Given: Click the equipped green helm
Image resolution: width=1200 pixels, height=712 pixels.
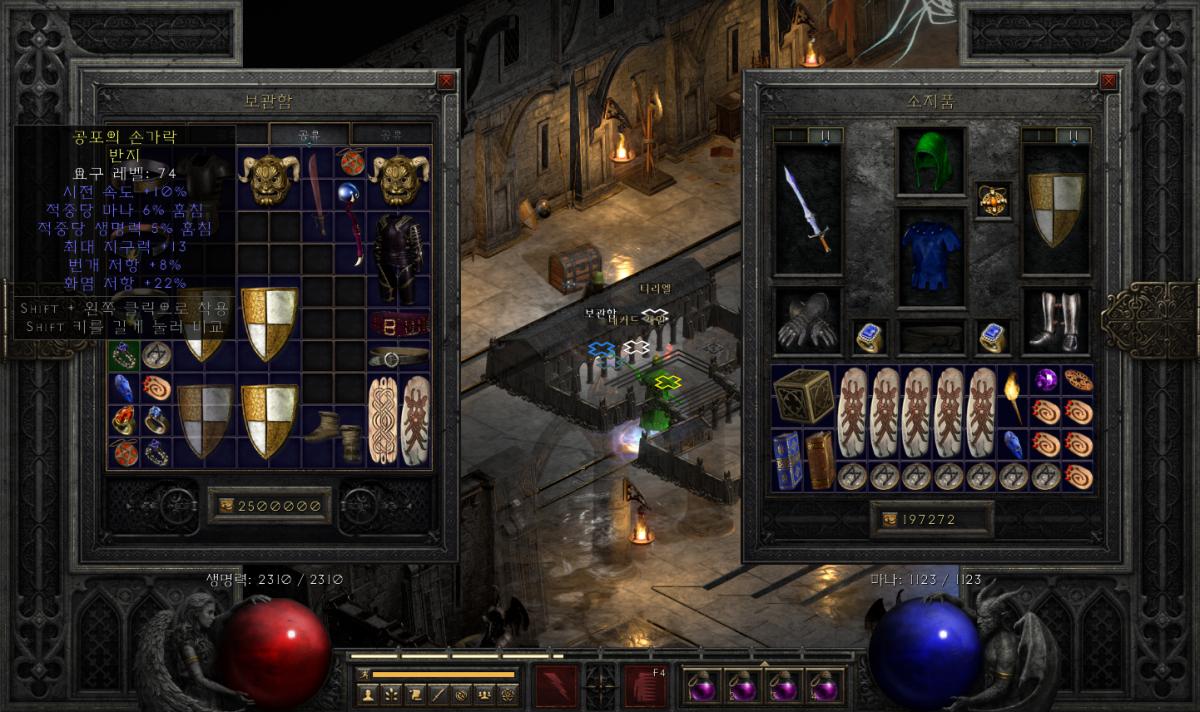Looking at the screenshot, I should (931, 160).
